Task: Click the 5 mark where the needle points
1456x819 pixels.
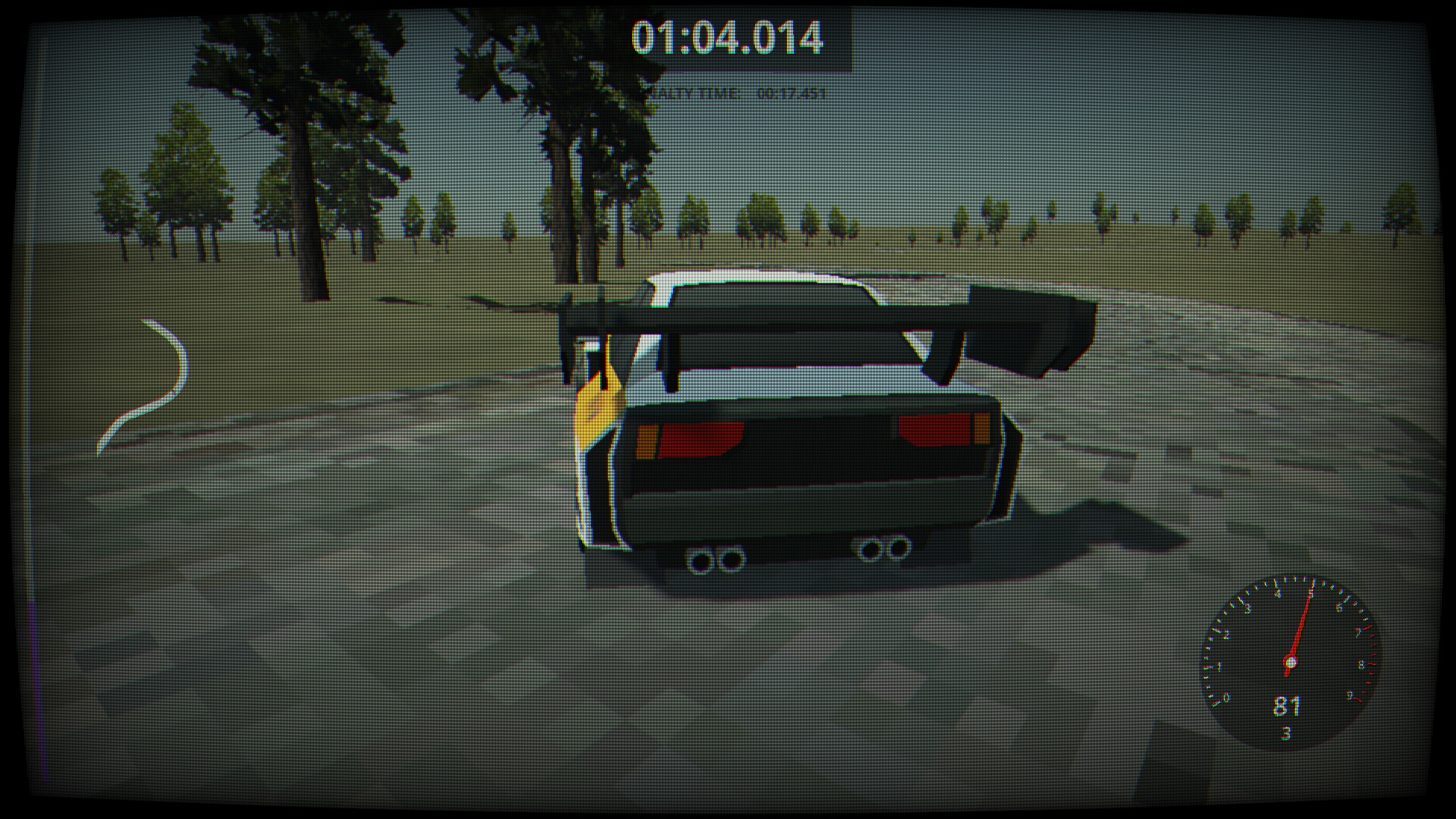Action: tap(1311, 591)
